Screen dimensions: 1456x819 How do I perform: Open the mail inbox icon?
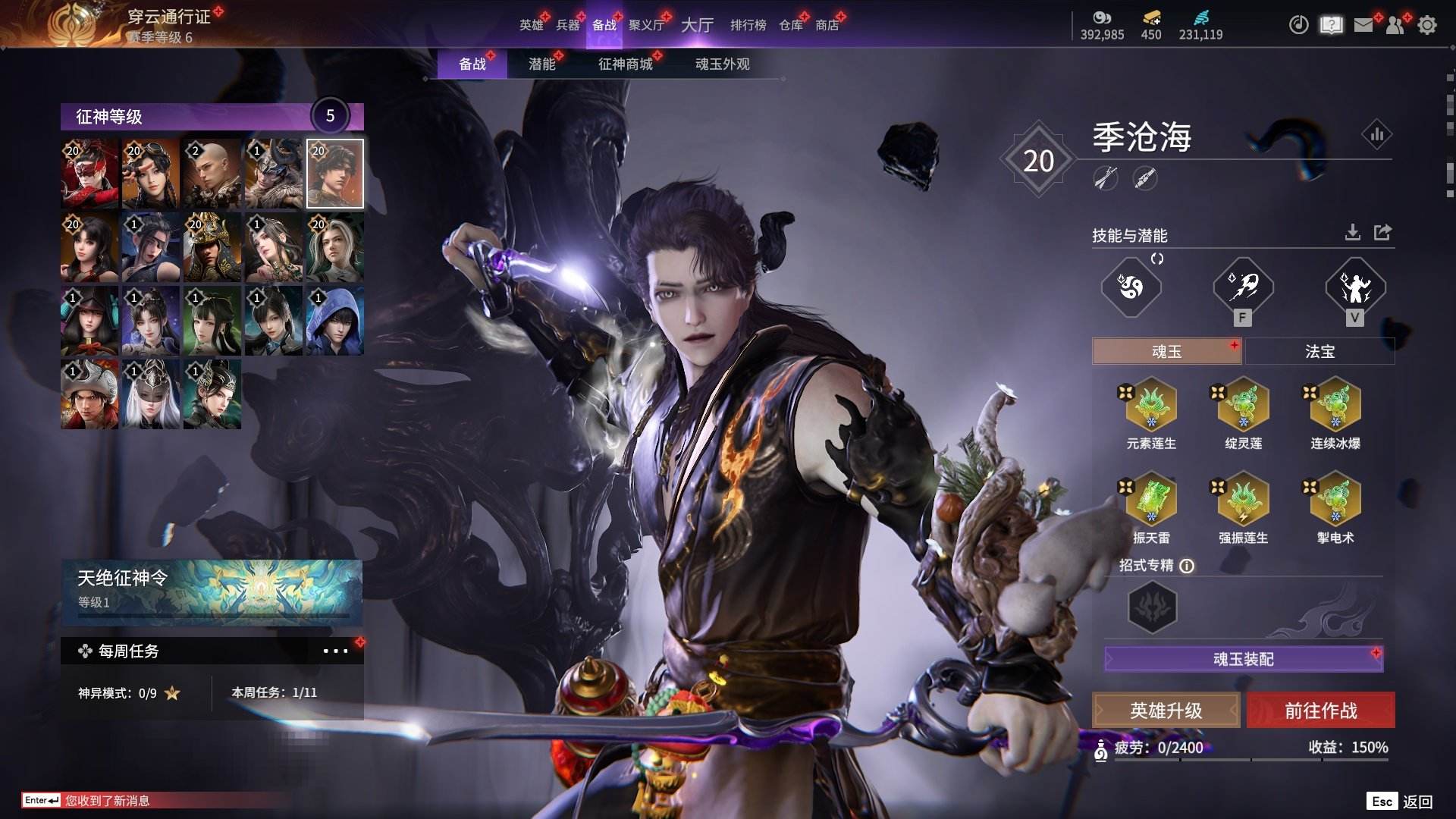tap(1363, 25)
